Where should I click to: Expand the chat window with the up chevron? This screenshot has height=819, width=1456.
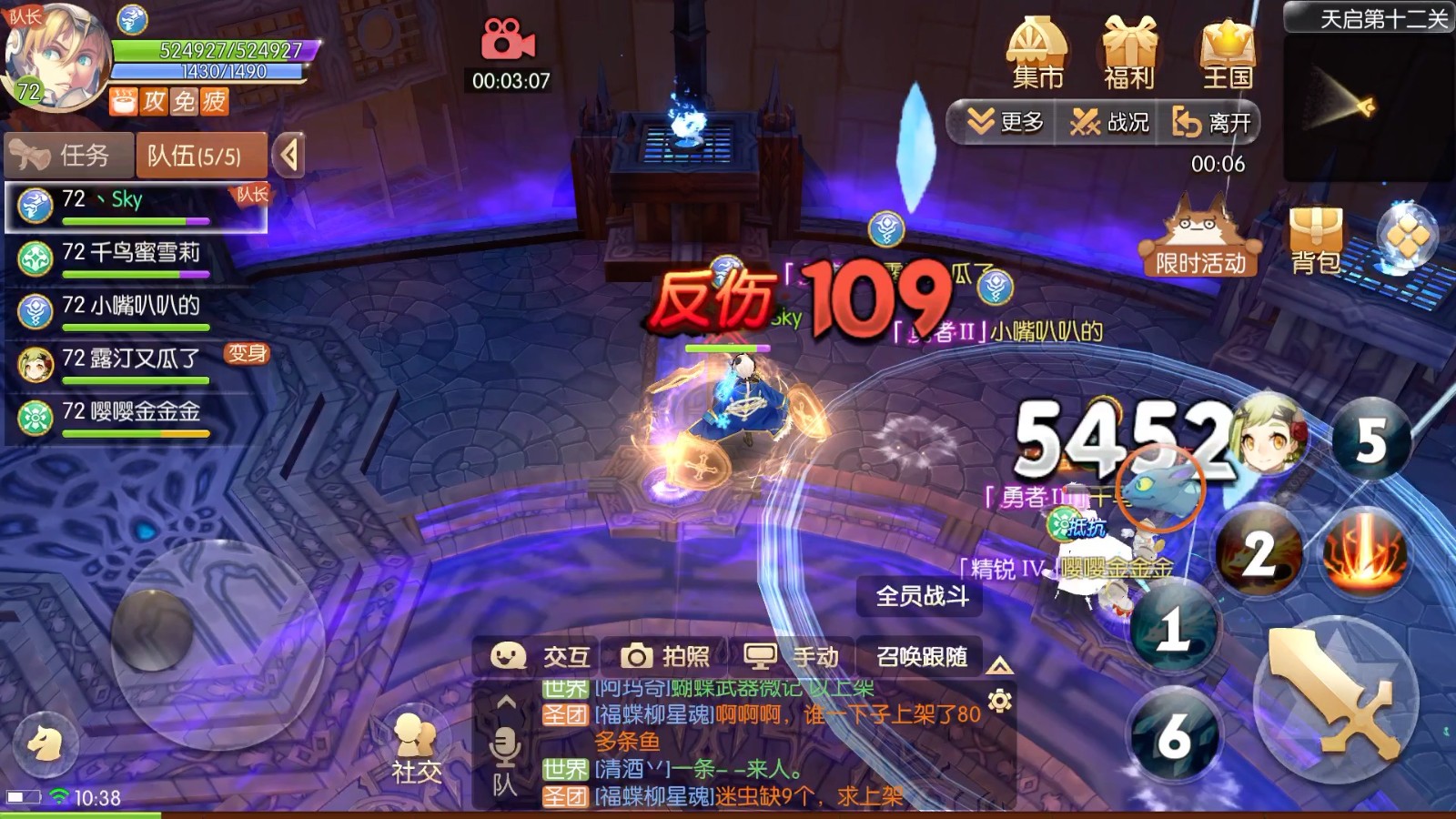pyautogui.click(x=504, y=701)
